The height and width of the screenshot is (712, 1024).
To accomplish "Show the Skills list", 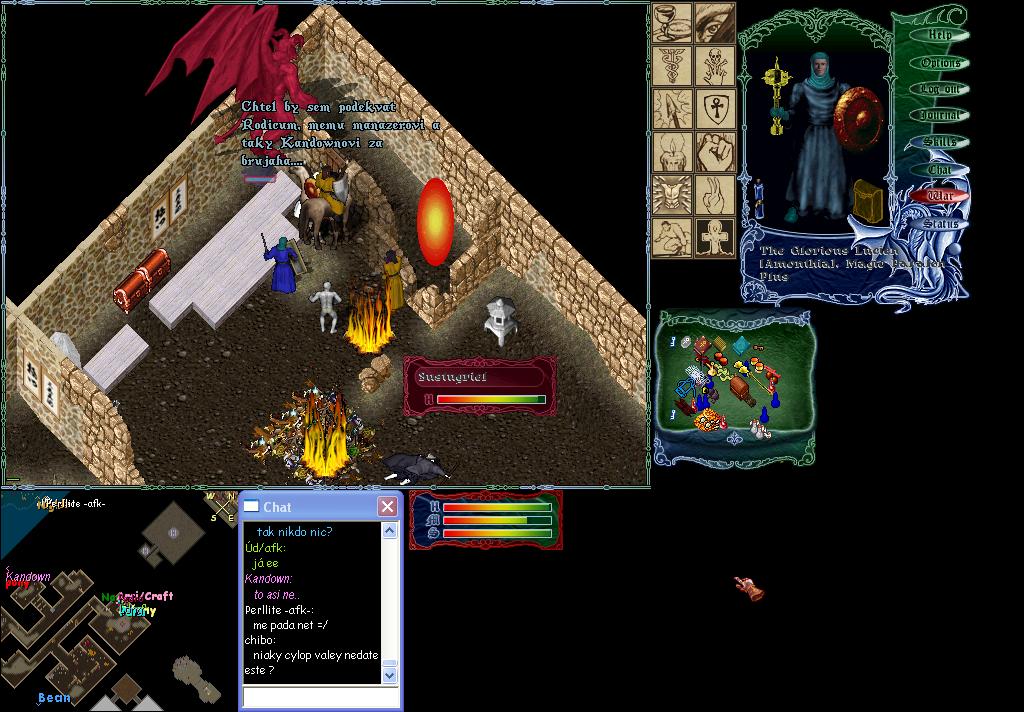I will (x=940, y=143).
